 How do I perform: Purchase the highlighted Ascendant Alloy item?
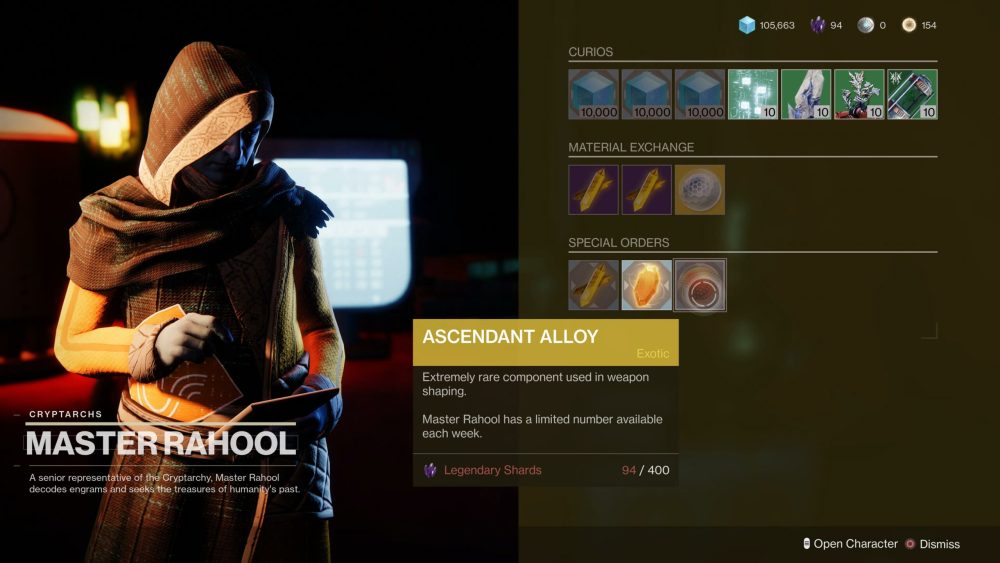click(x=700, y=285)
